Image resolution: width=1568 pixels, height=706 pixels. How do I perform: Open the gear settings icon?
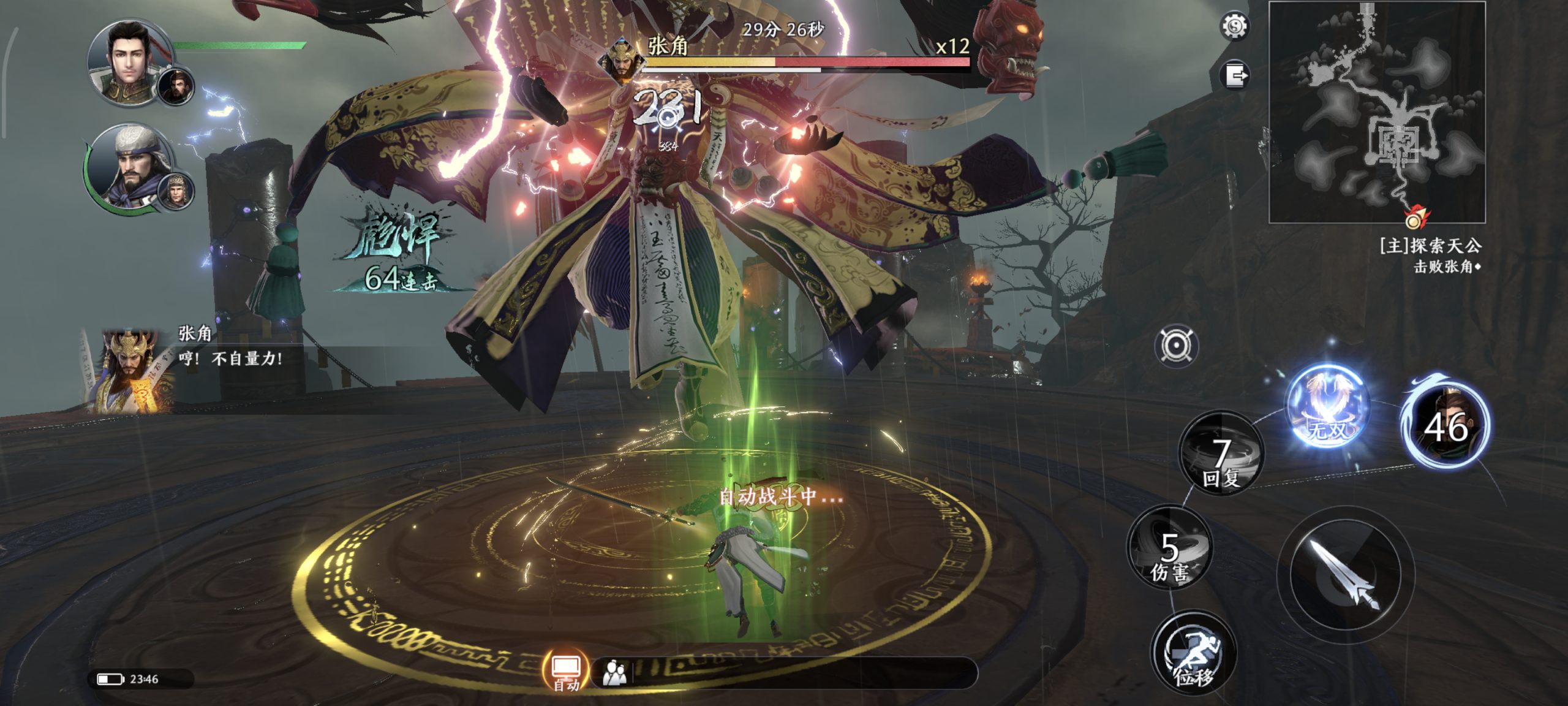point(1234,27)
